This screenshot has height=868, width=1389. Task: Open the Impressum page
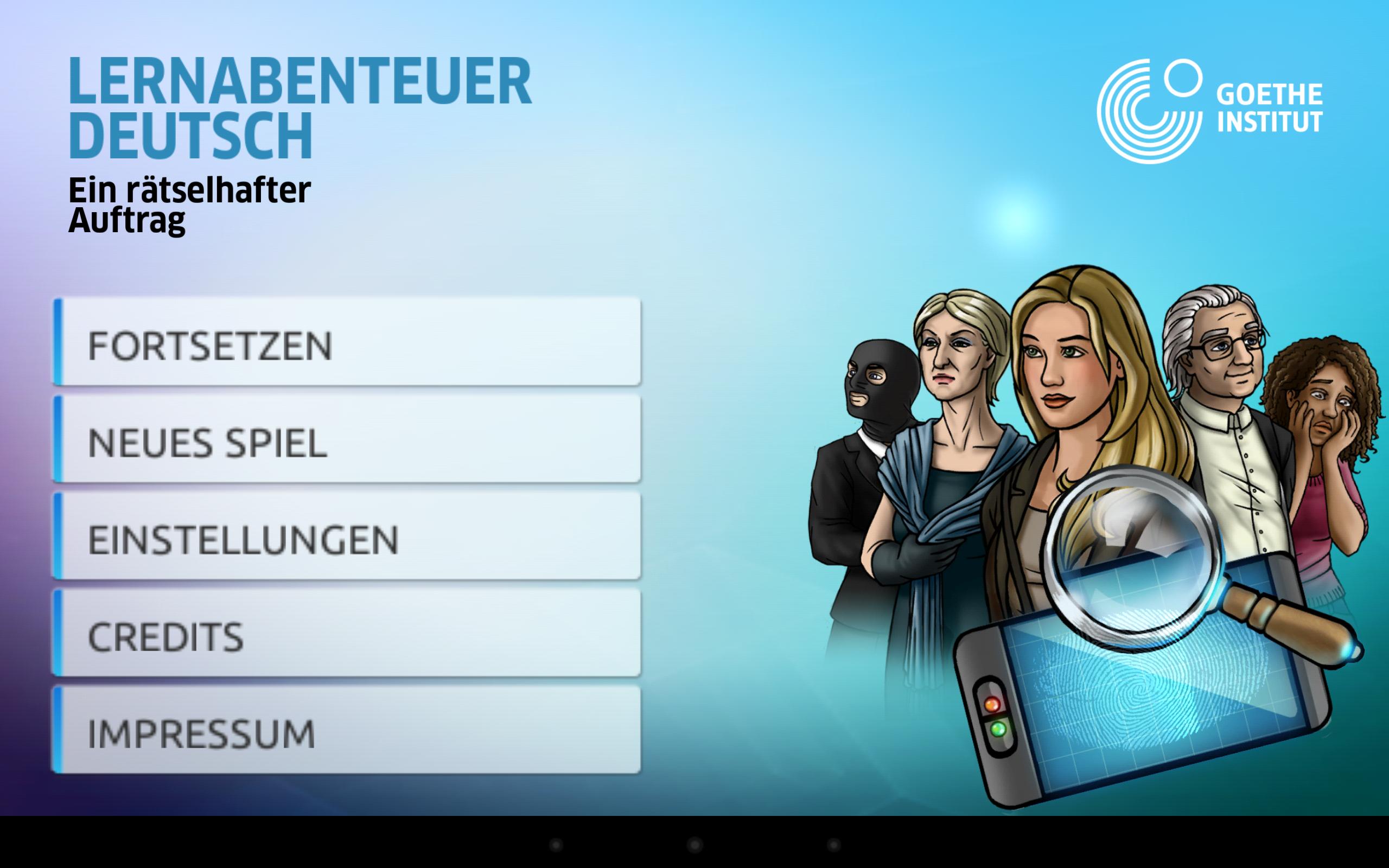(x=347, y=731)
